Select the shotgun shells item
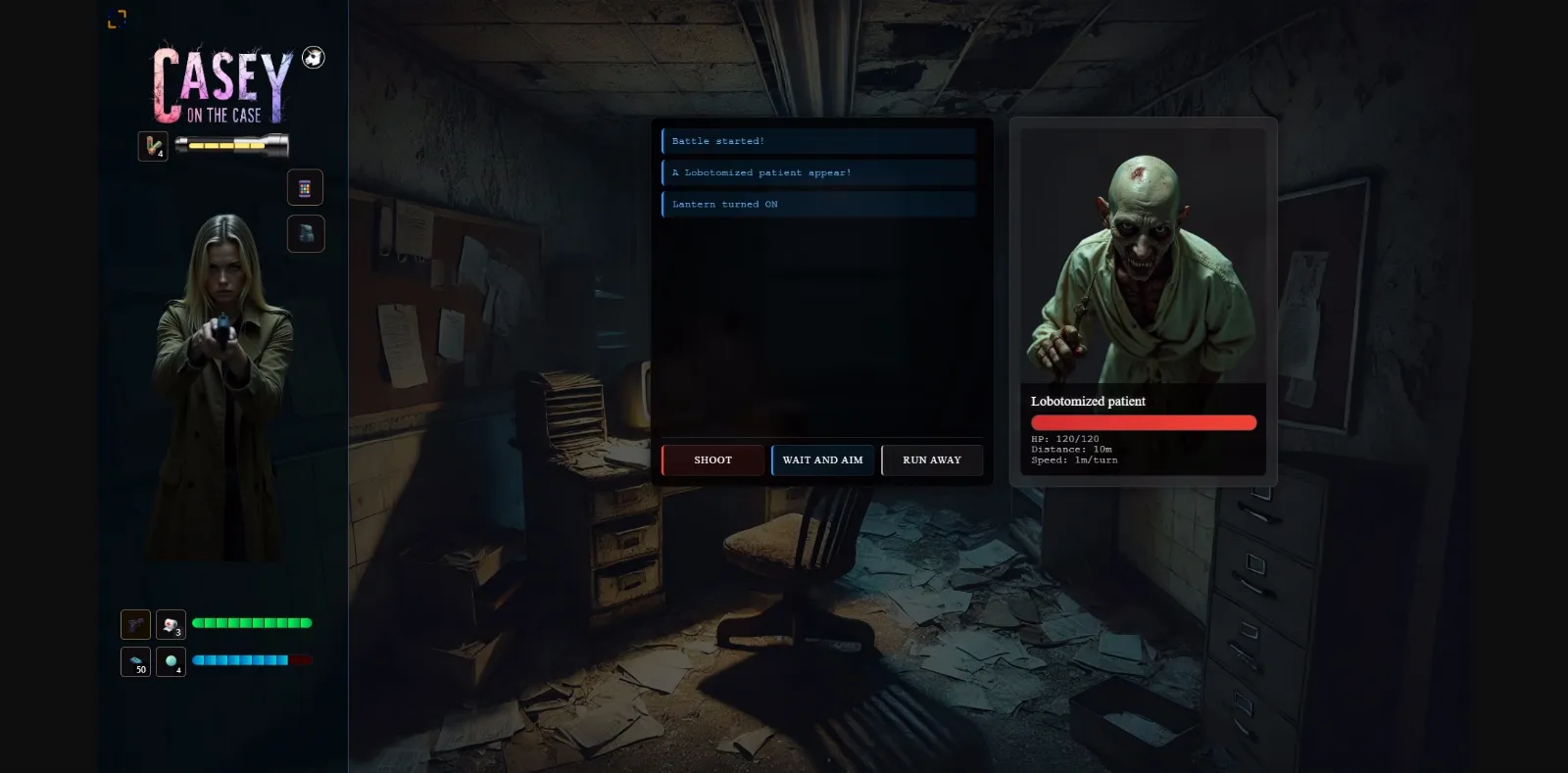This screenshot has height=773, width=1568. pos(153,146)
